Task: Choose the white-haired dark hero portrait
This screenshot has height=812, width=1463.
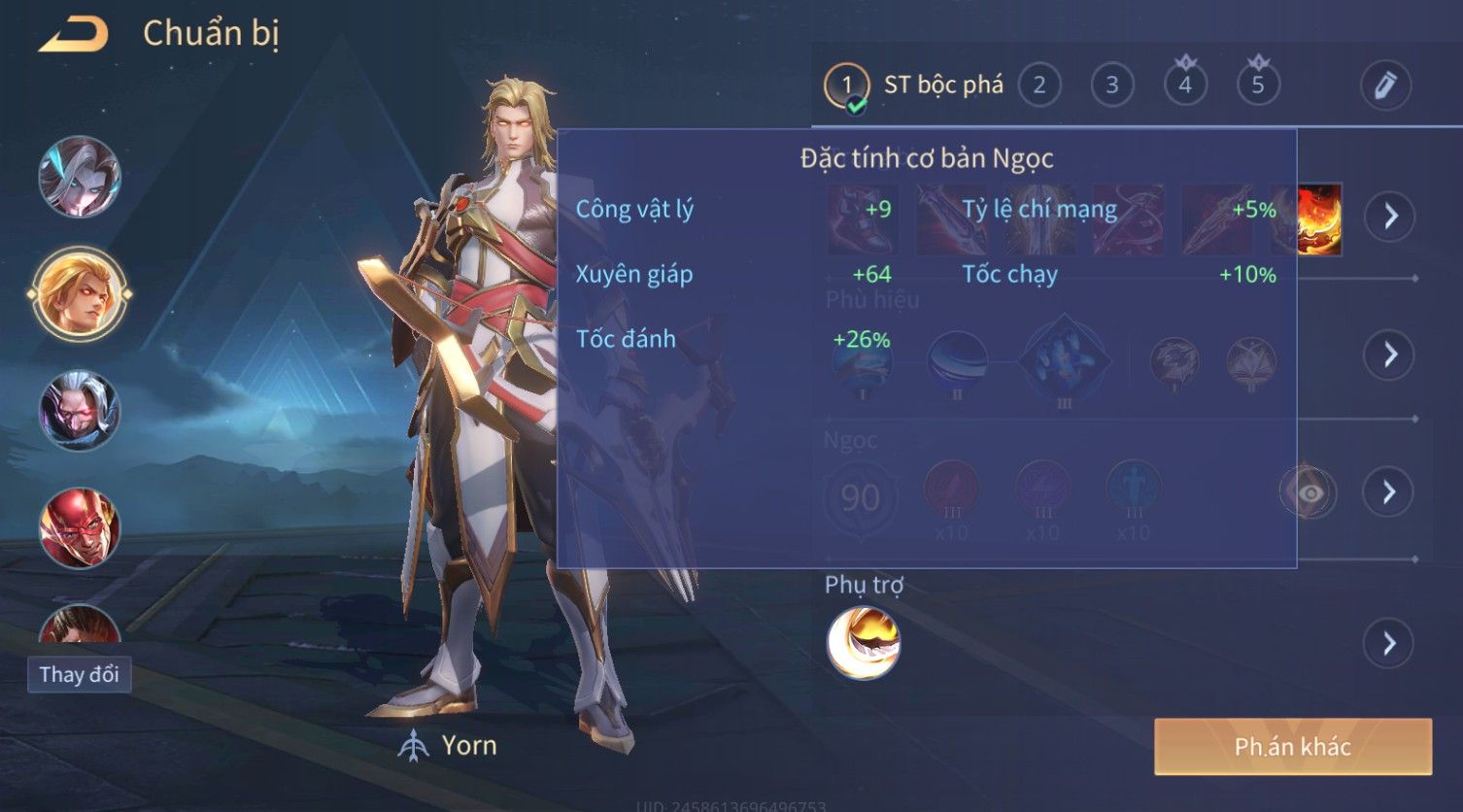Action: (x=80, y=411)
